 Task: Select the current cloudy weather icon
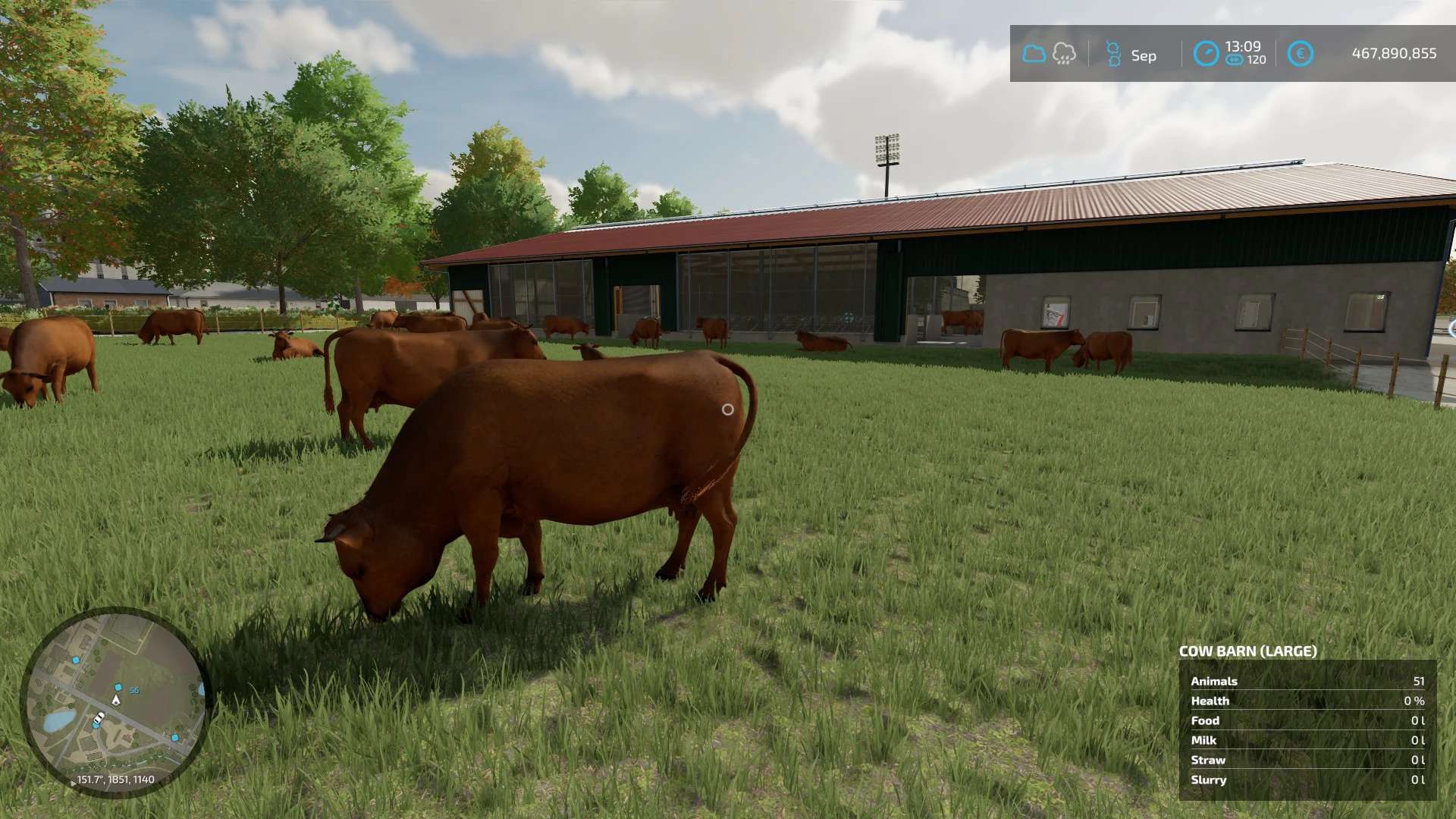tap(1034, 54)
